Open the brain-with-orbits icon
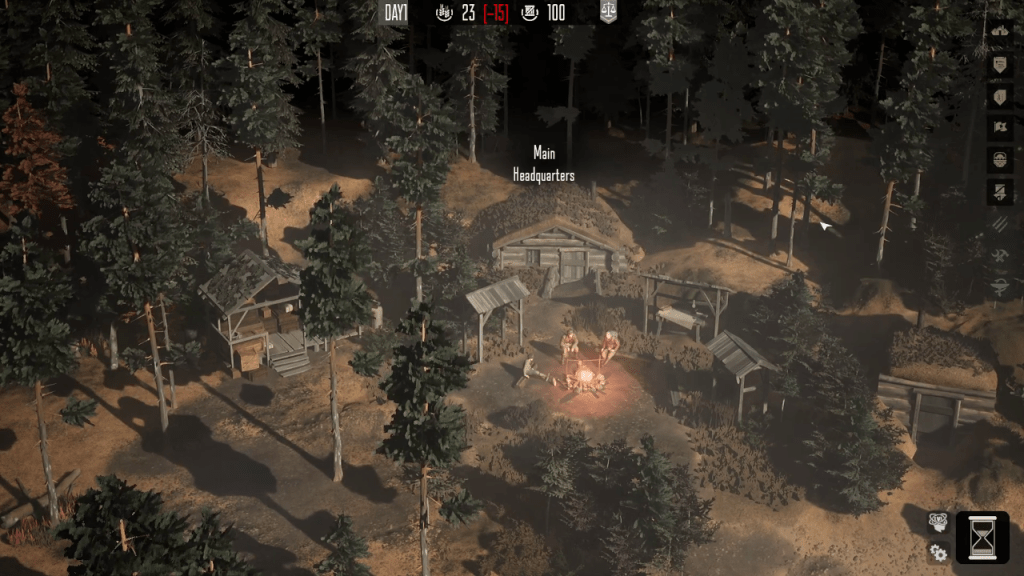This screenshot has height=576, width=1024. coord(938,521)
